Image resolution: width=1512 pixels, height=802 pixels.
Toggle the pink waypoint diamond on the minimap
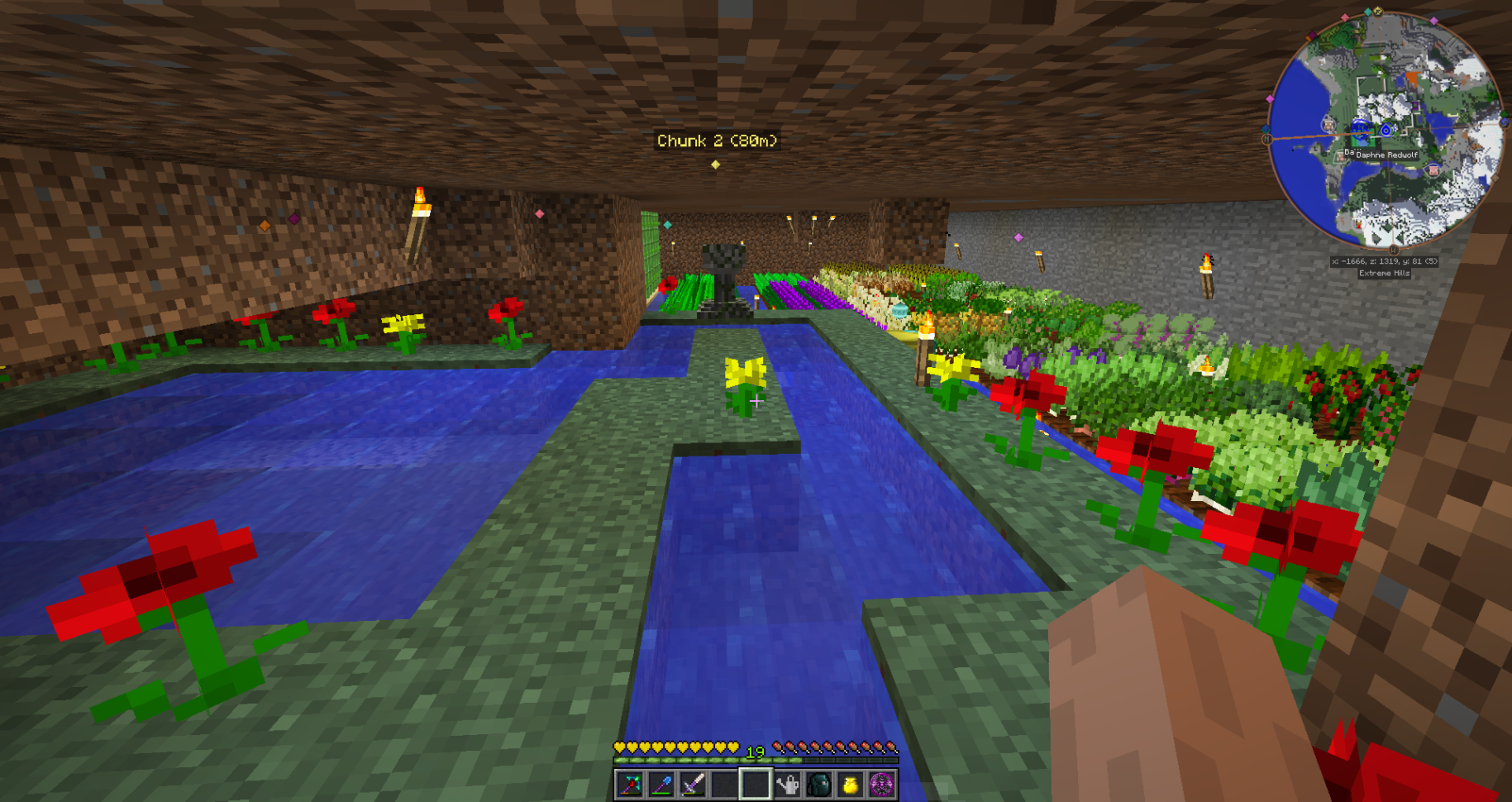pos(1346,18)
